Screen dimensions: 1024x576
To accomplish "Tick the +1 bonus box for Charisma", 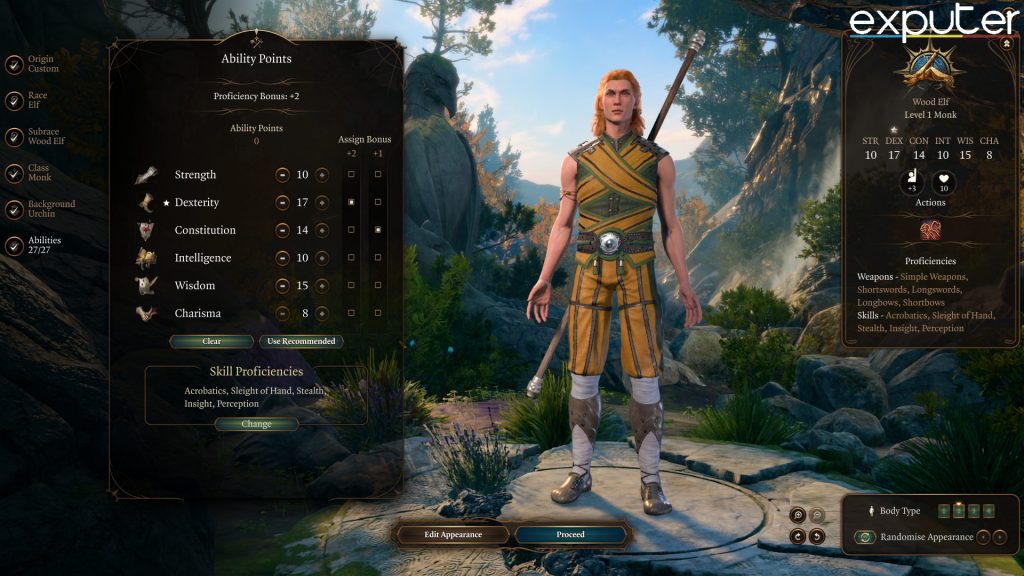I will [377, 313].
